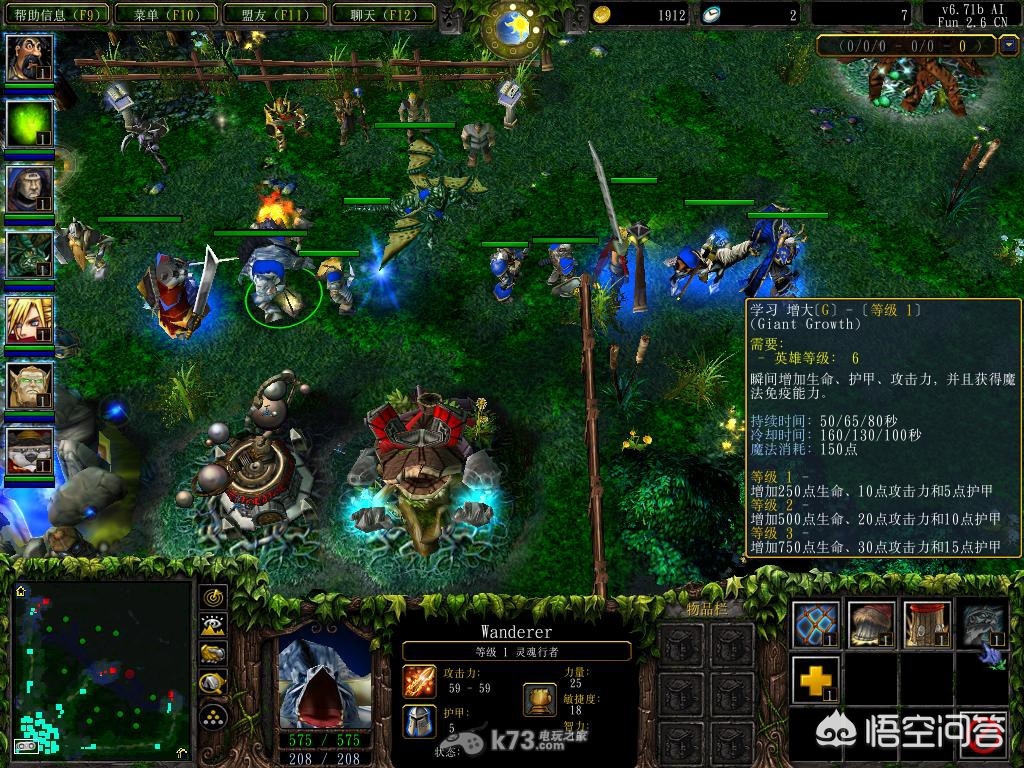This screenshot has width=1024, height=768.
Task: Select the hooded bearded hero icon
Action: (x=29, y=188)
